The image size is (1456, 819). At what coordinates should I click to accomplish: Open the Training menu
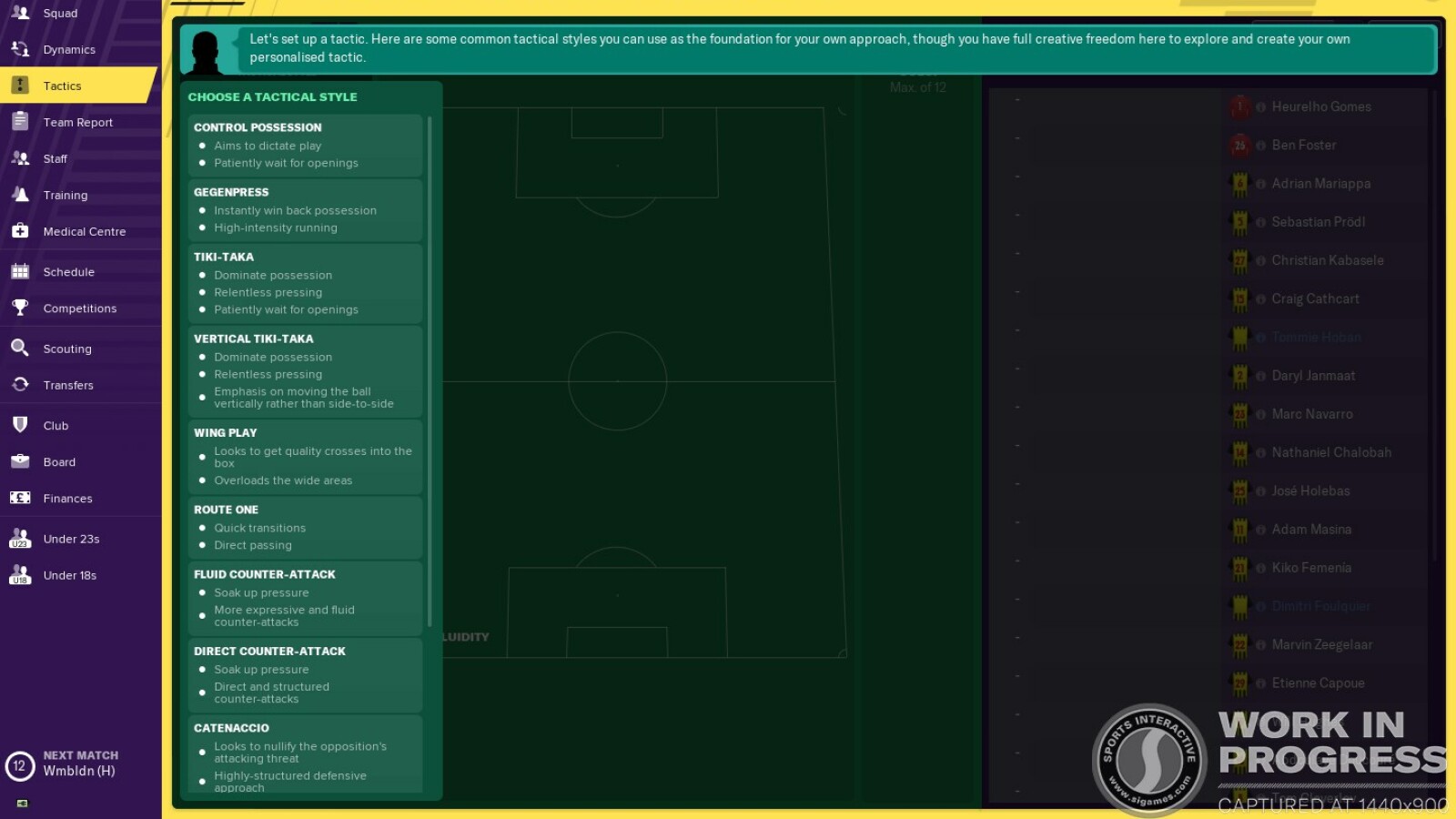[x=66, y=196]
